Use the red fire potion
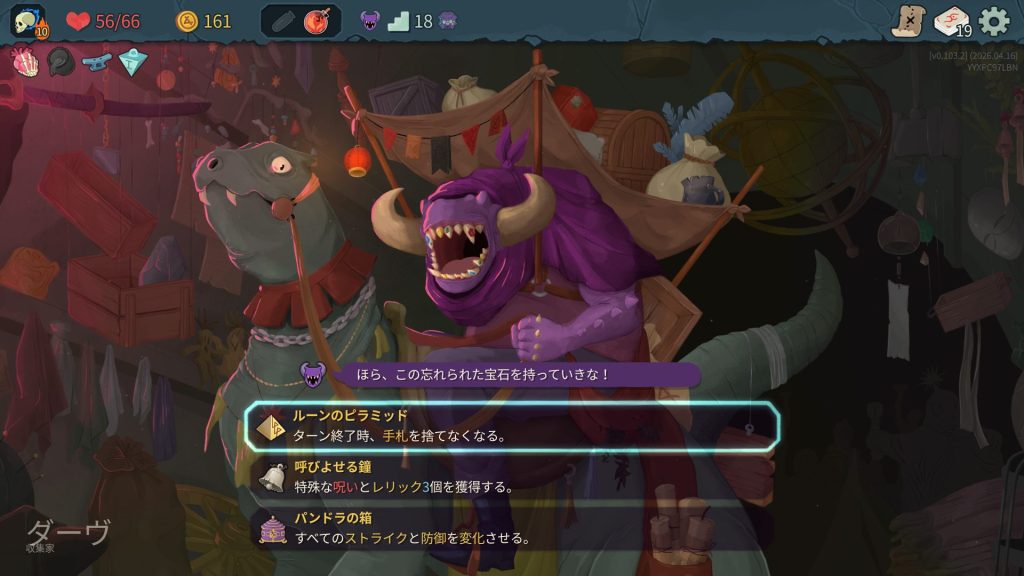1024x576 pixels. 320,21
